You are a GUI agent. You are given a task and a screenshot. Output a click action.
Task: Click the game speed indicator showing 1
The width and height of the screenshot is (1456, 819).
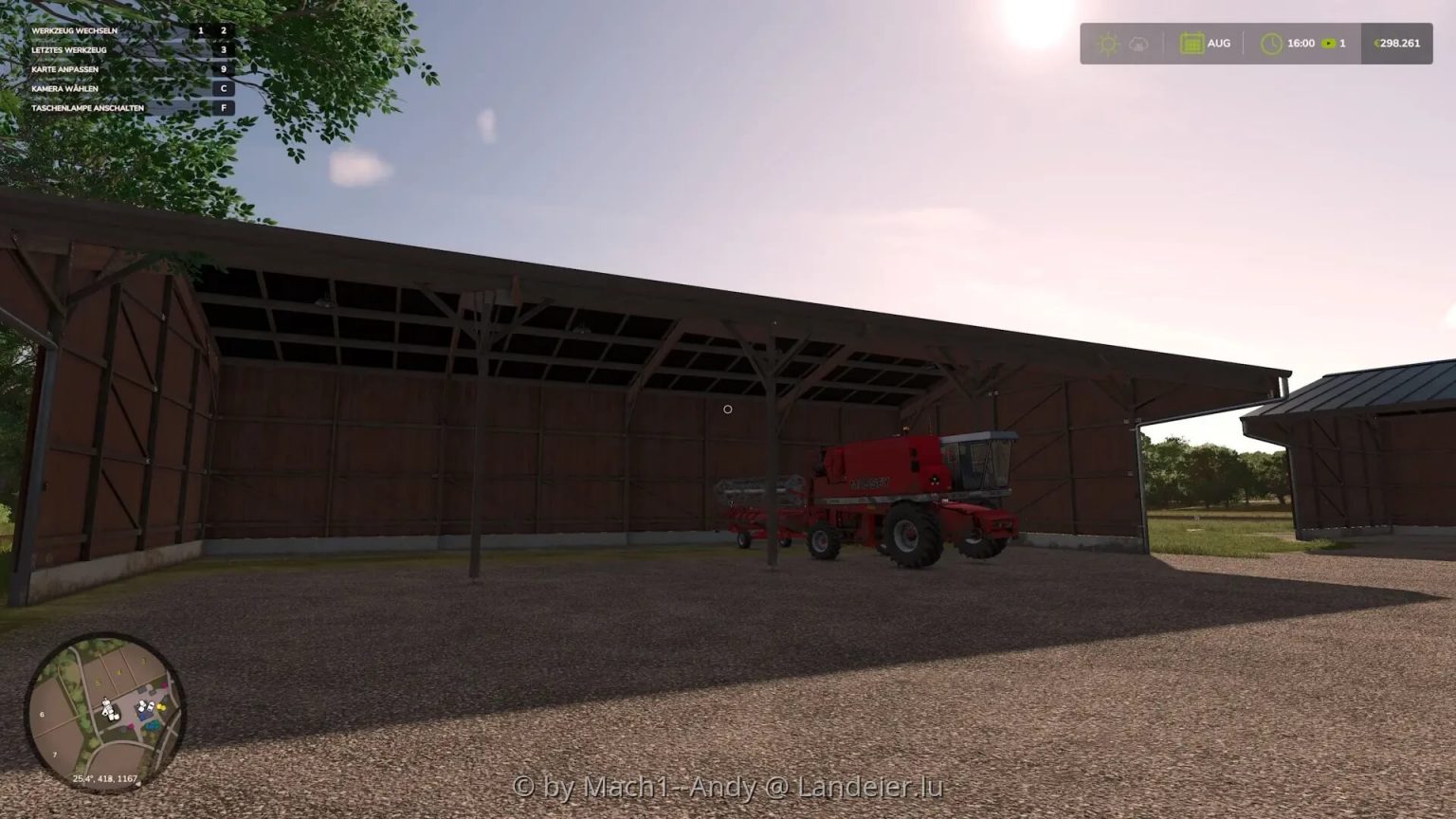[x=1343, y=43]
